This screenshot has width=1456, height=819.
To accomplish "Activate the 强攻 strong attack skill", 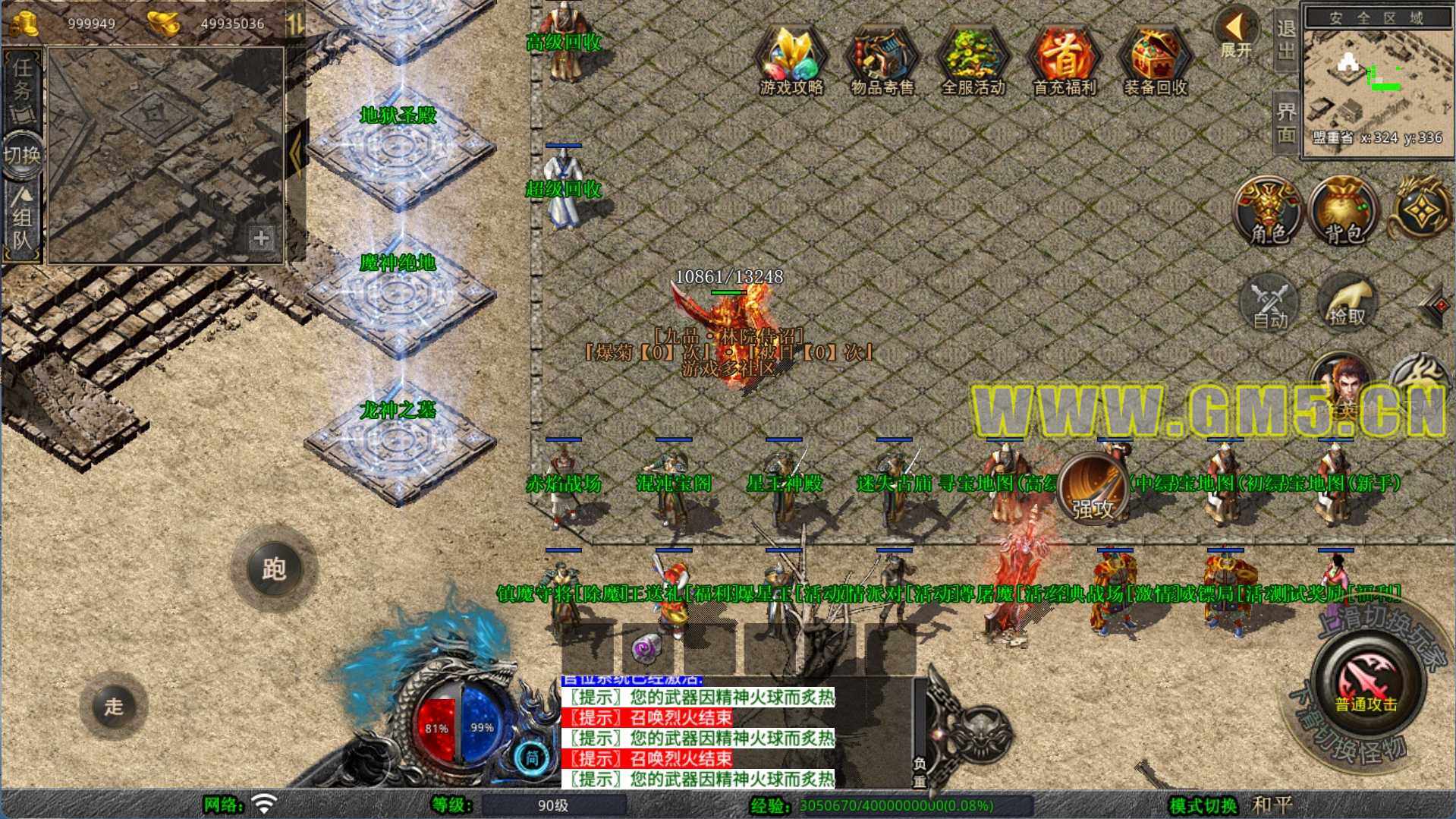I will (x=1093, y=490).
